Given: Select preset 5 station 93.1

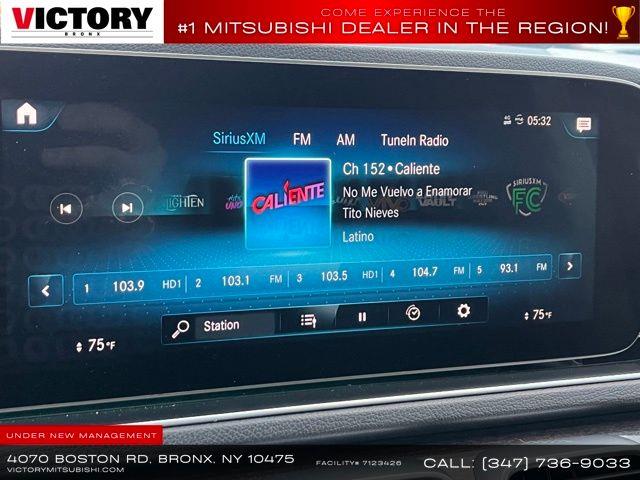Looking at the screenshot, I should coord(509,268).
